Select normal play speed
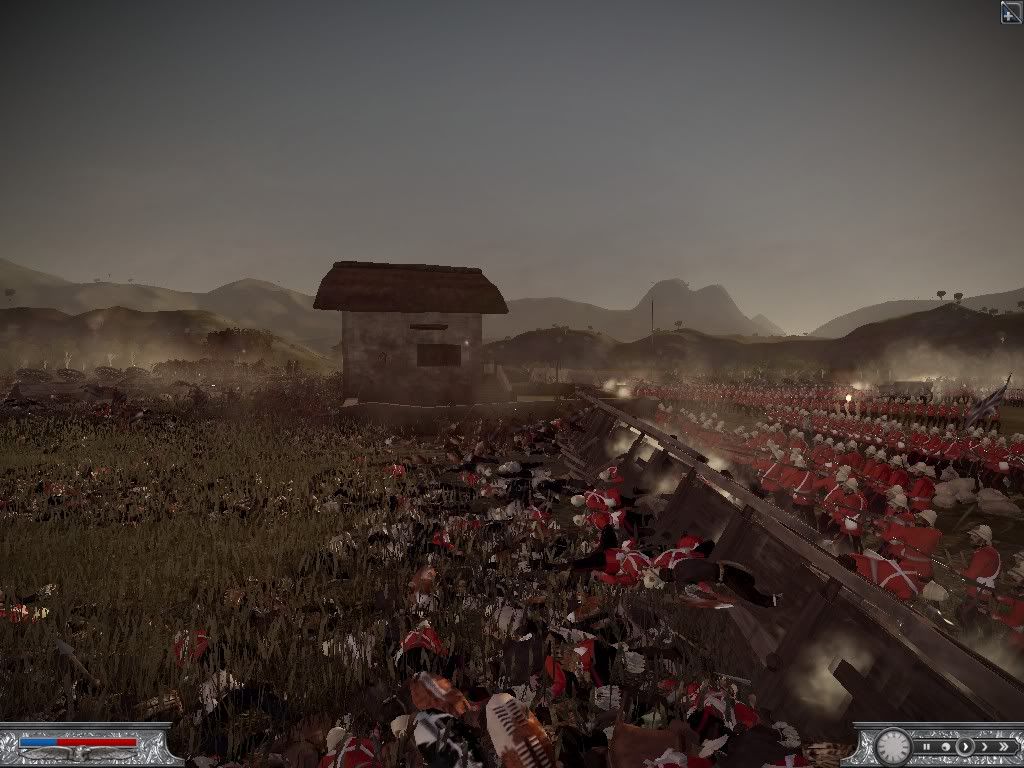Viewport: 1024px width, 768px height. [965, 746]
